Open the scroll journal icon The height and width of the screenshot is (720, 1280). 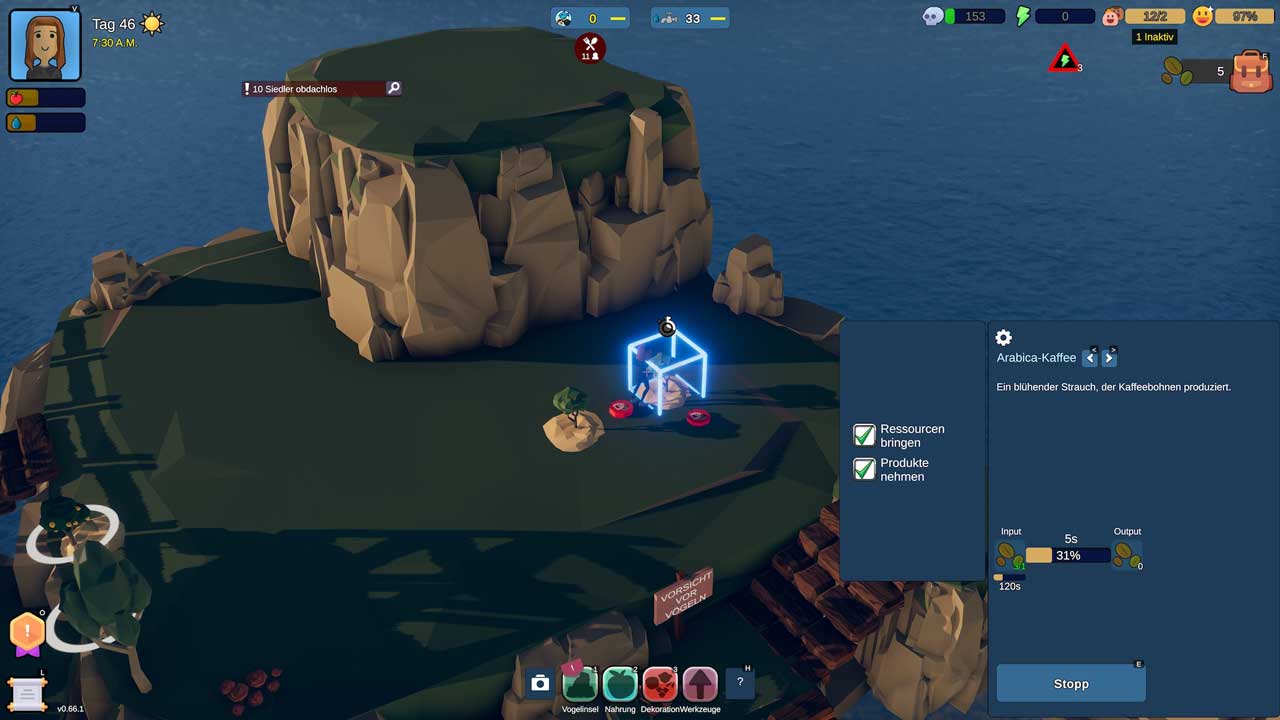27,693
